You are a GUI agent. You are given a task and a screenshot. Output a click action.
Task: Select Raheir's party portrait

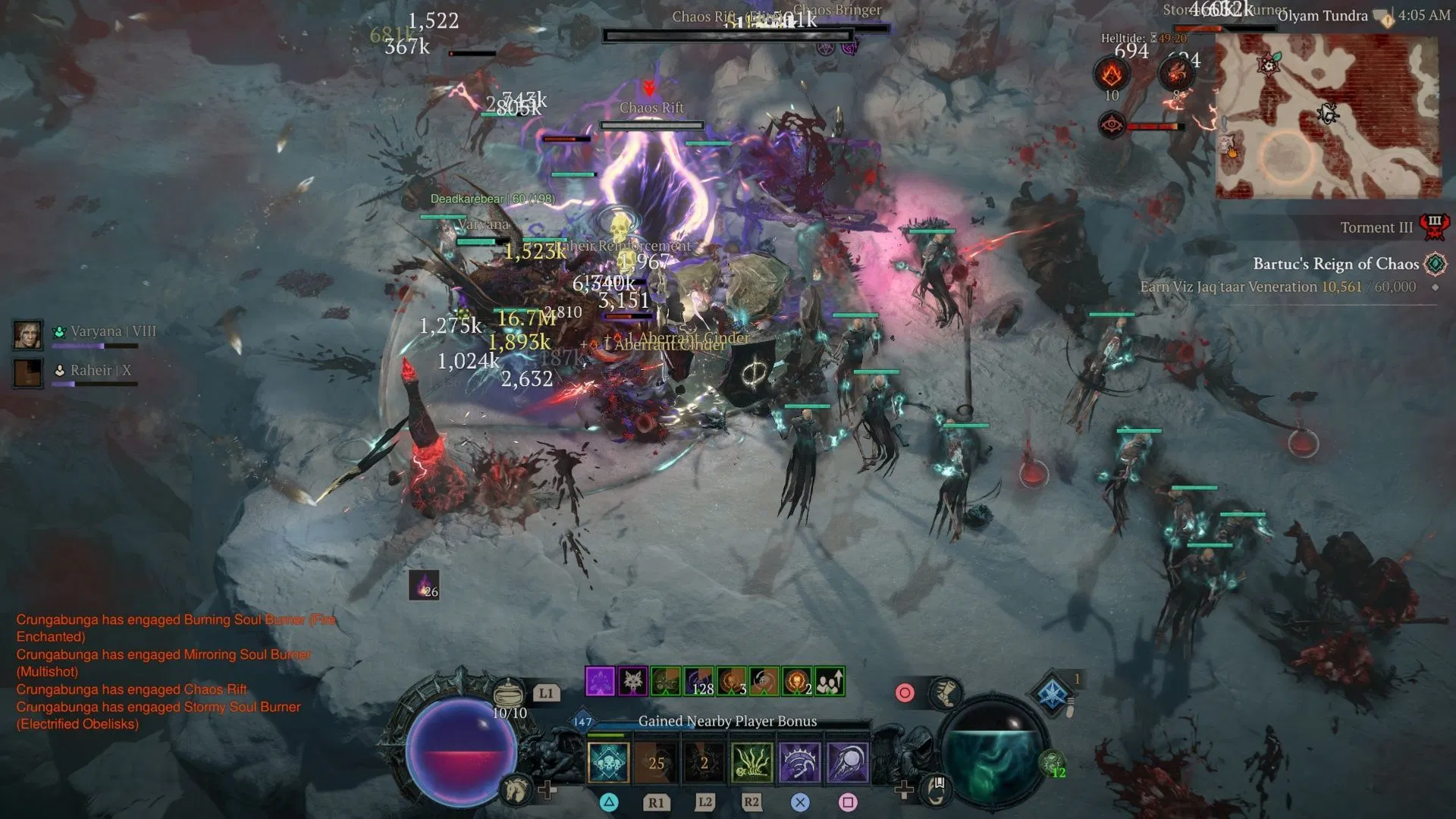point(27,373)
